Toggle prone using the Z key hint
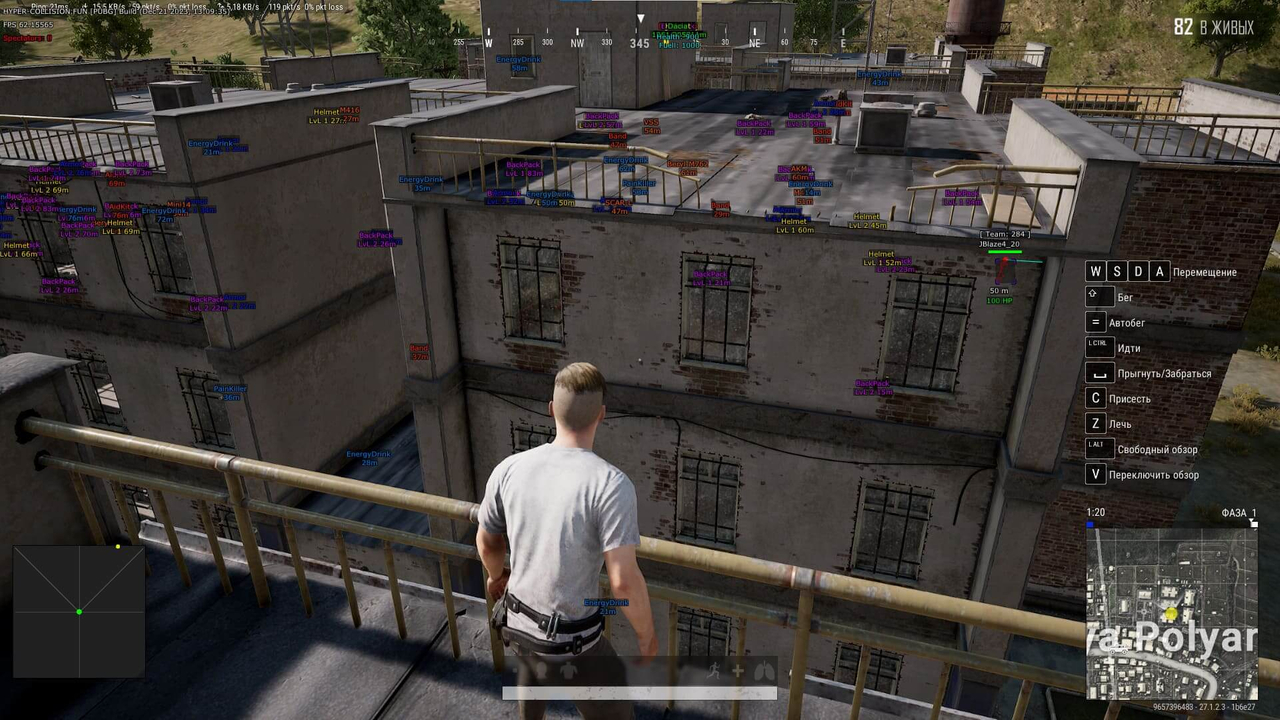 tap(1095, 423)
